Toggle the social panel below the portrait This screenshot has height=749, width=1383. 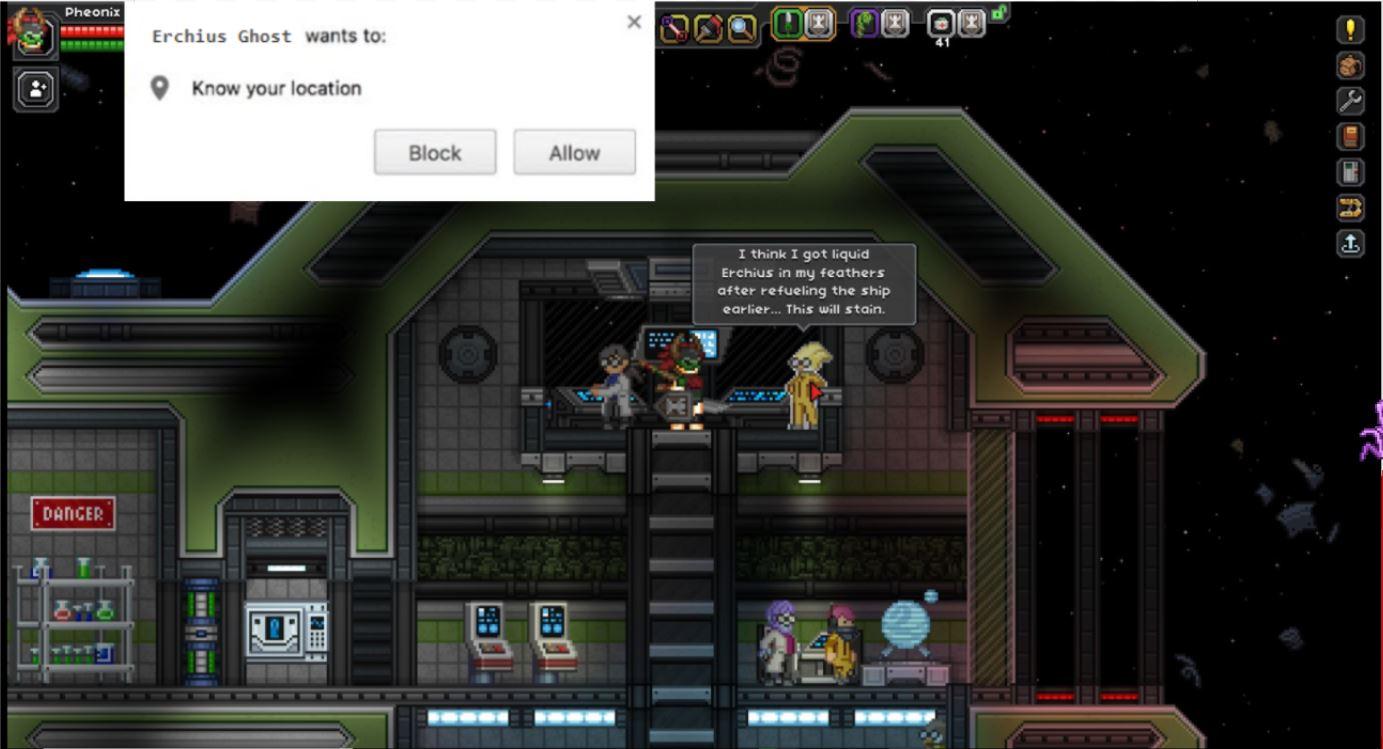(36, 89)
